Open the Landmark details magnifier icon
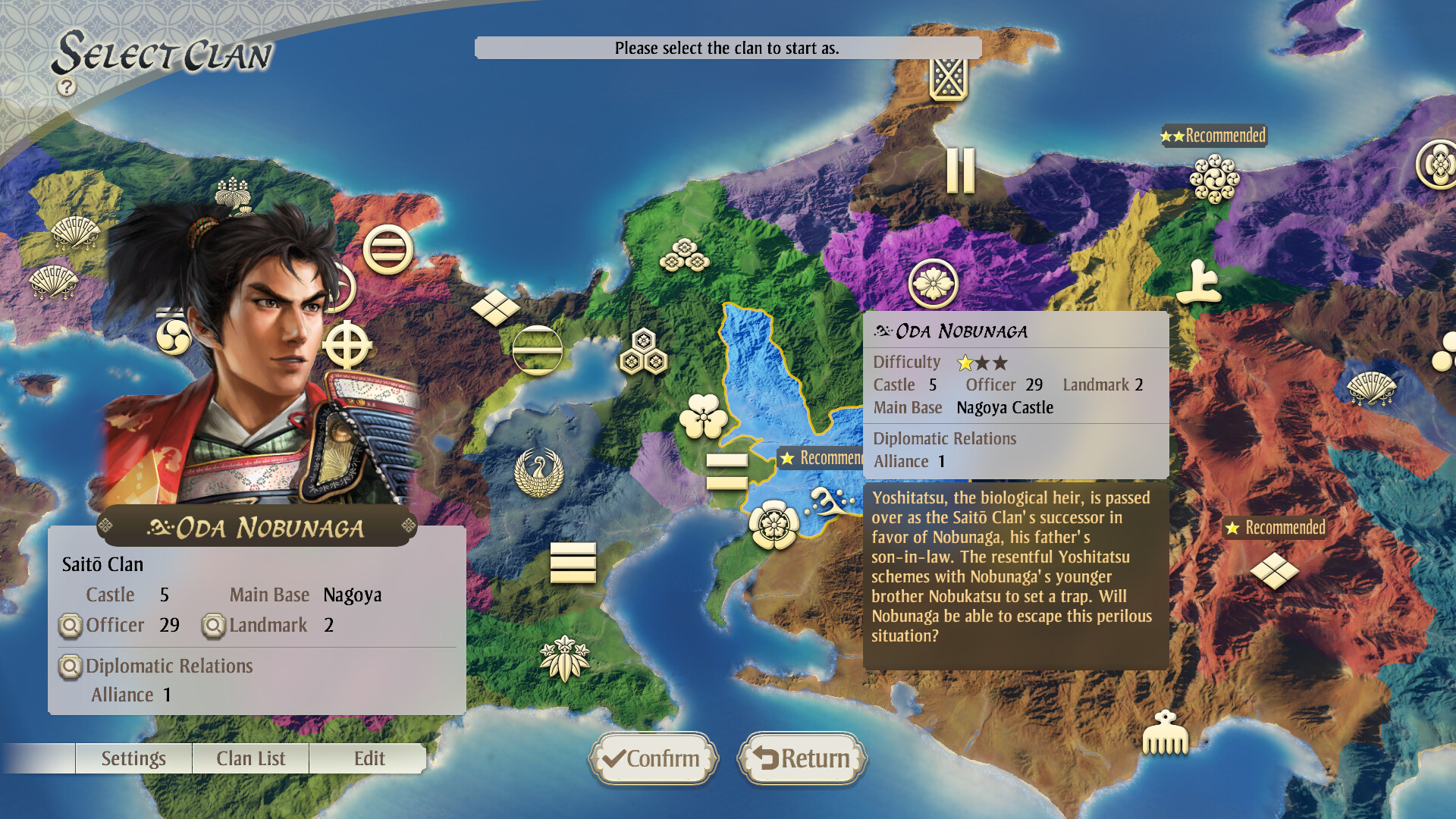 click(x=215, y=624)
